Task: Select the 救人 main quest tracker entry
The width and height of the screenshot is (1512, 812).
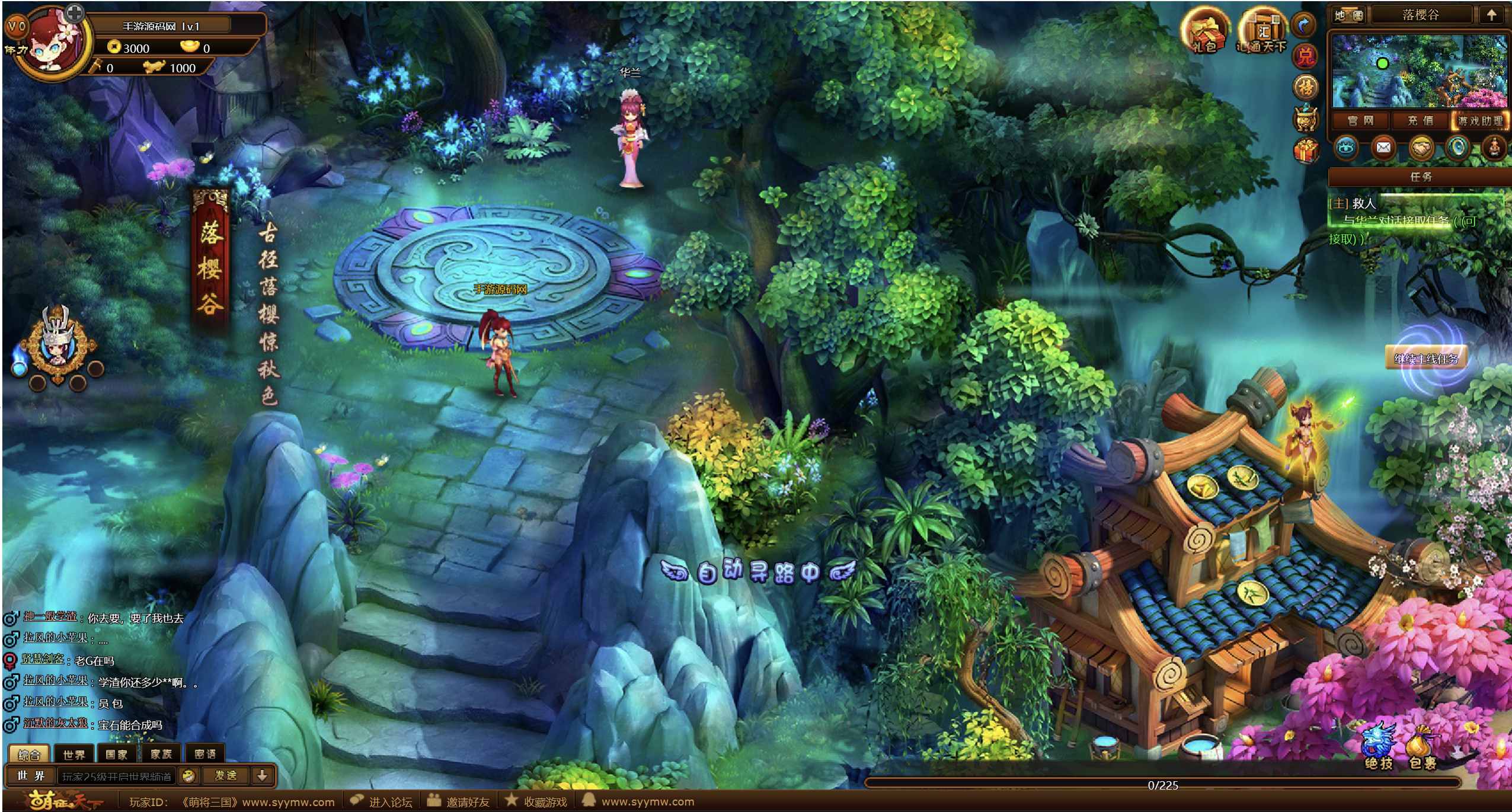Action: click(1363, 203)
